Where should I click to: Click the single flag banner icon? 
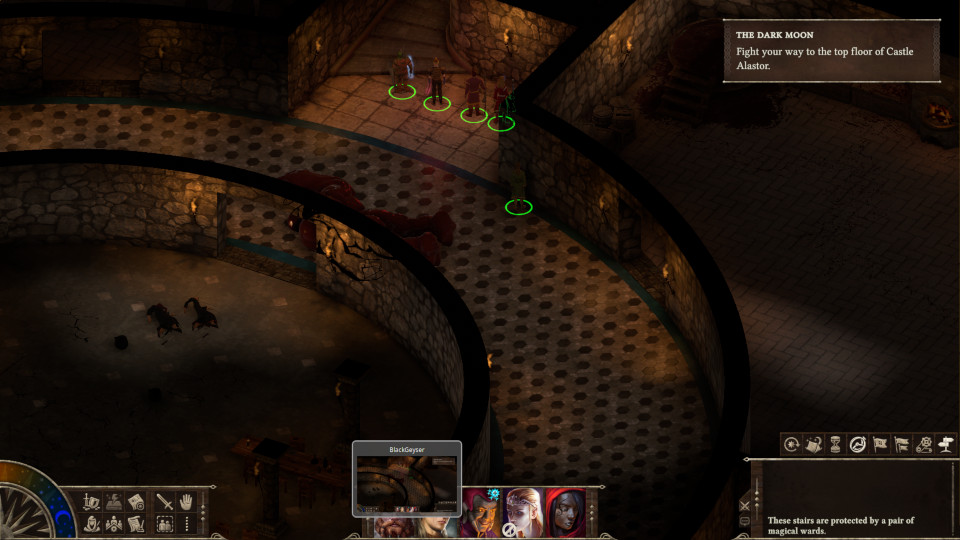pos(880,444)
